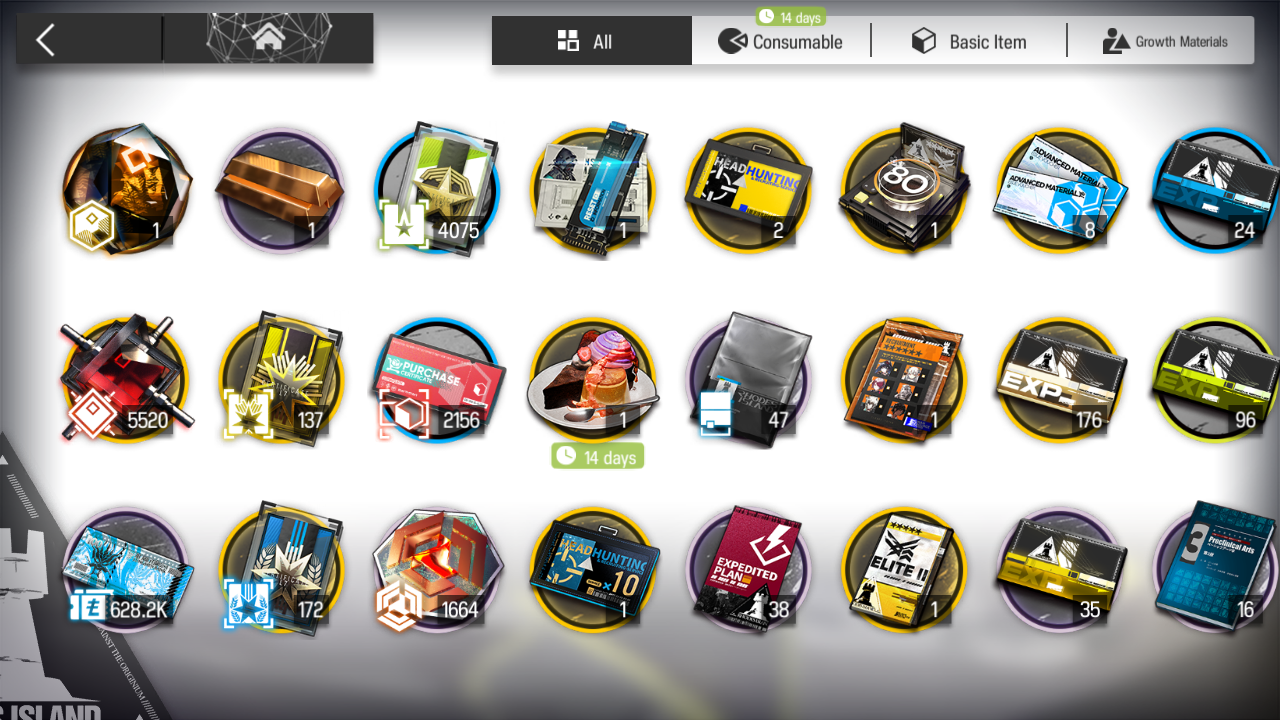1280x720 pixels.
Task: Select the Growth Materials tab
Action: click(x=1164, y=41)
